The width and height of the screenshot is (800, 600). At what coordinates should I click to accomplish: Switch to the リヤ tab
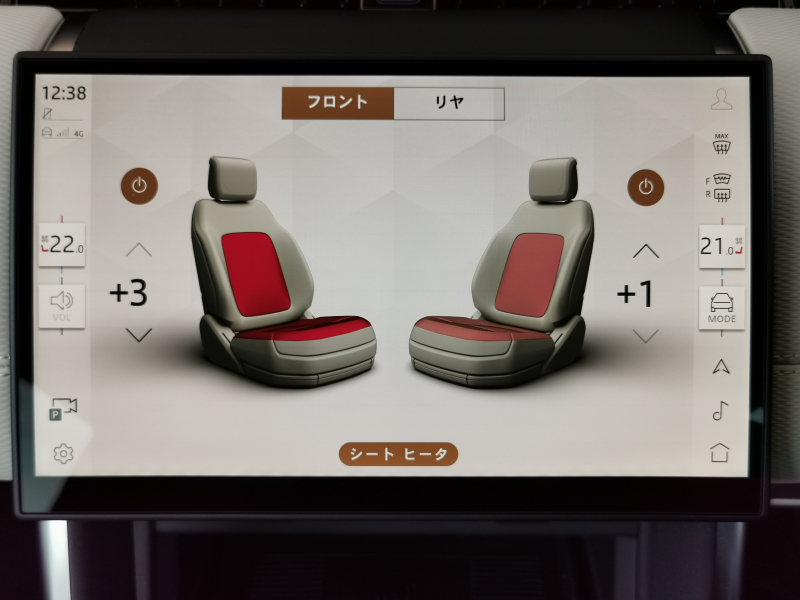click(x=449, y=102)
